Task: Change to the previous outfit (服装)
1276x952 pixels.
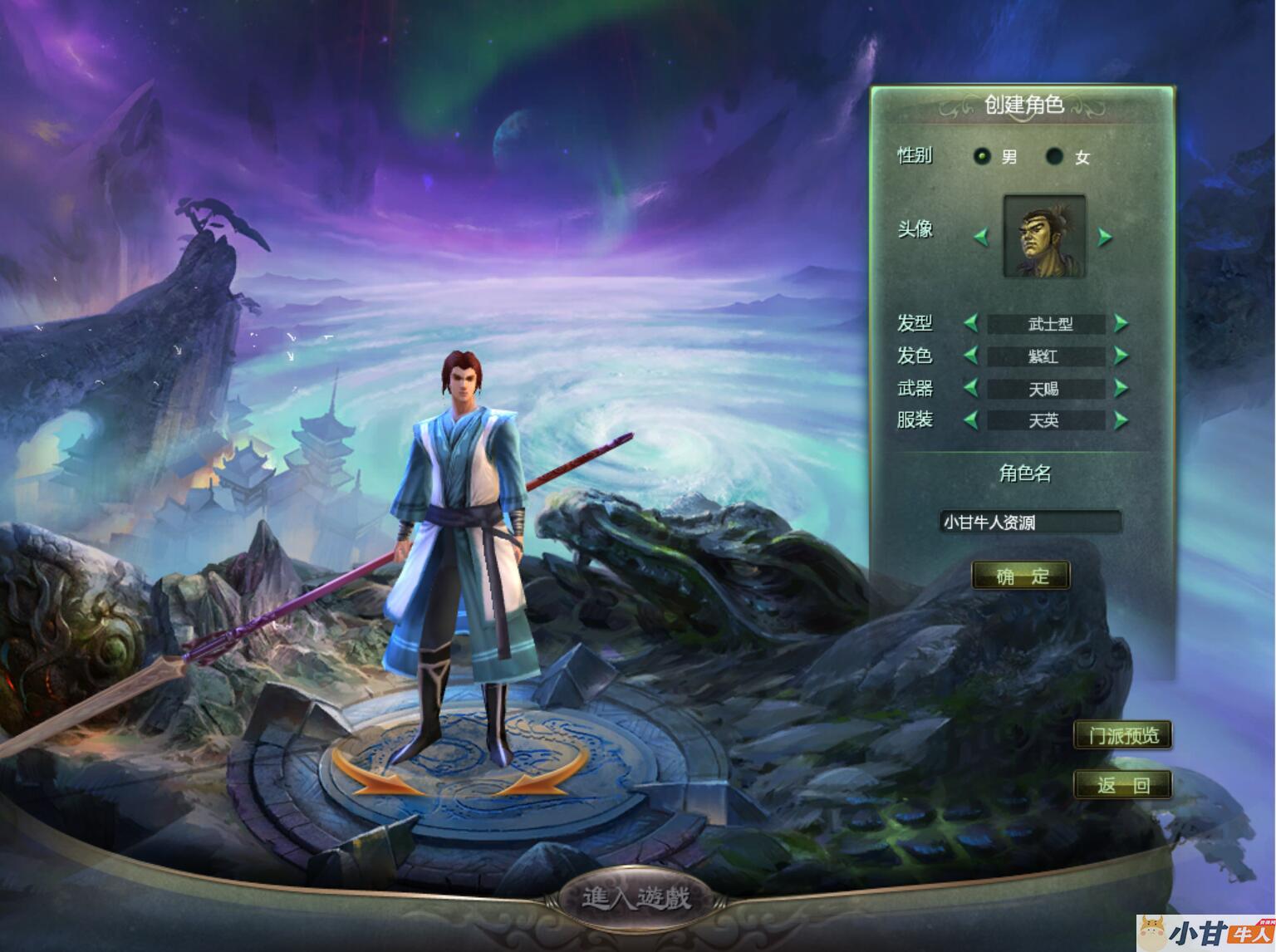Action: click(970, 420)
